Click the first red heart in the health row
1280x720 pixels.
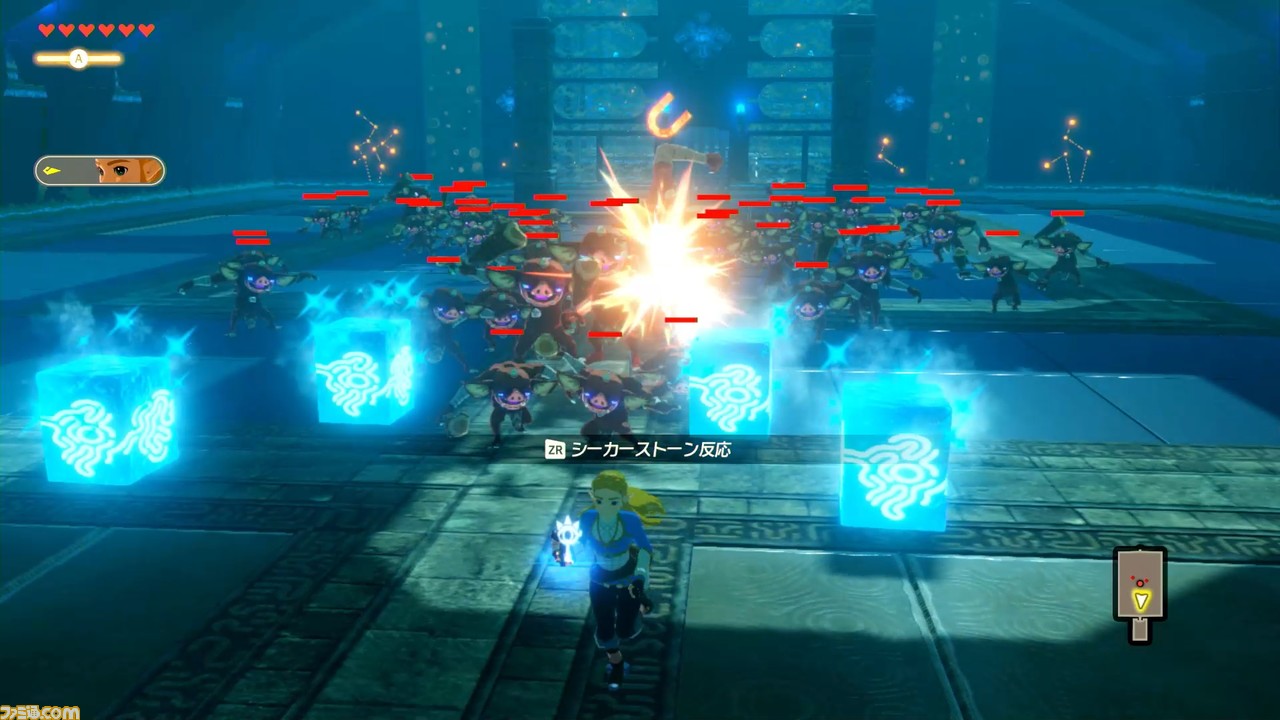pos(46,31)
